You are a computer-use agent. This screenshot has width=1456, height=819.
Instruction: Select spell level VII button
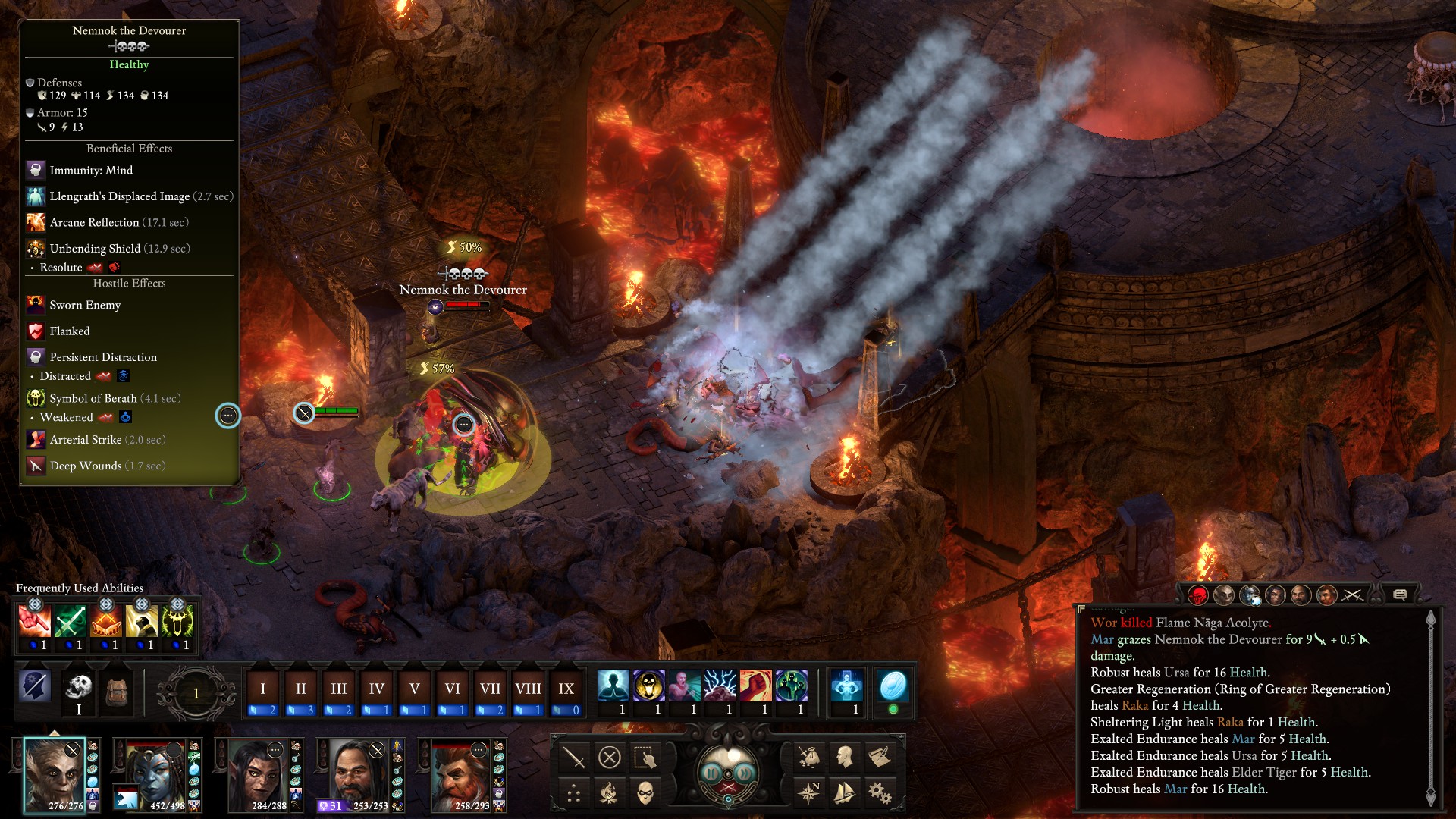(490, 689)
